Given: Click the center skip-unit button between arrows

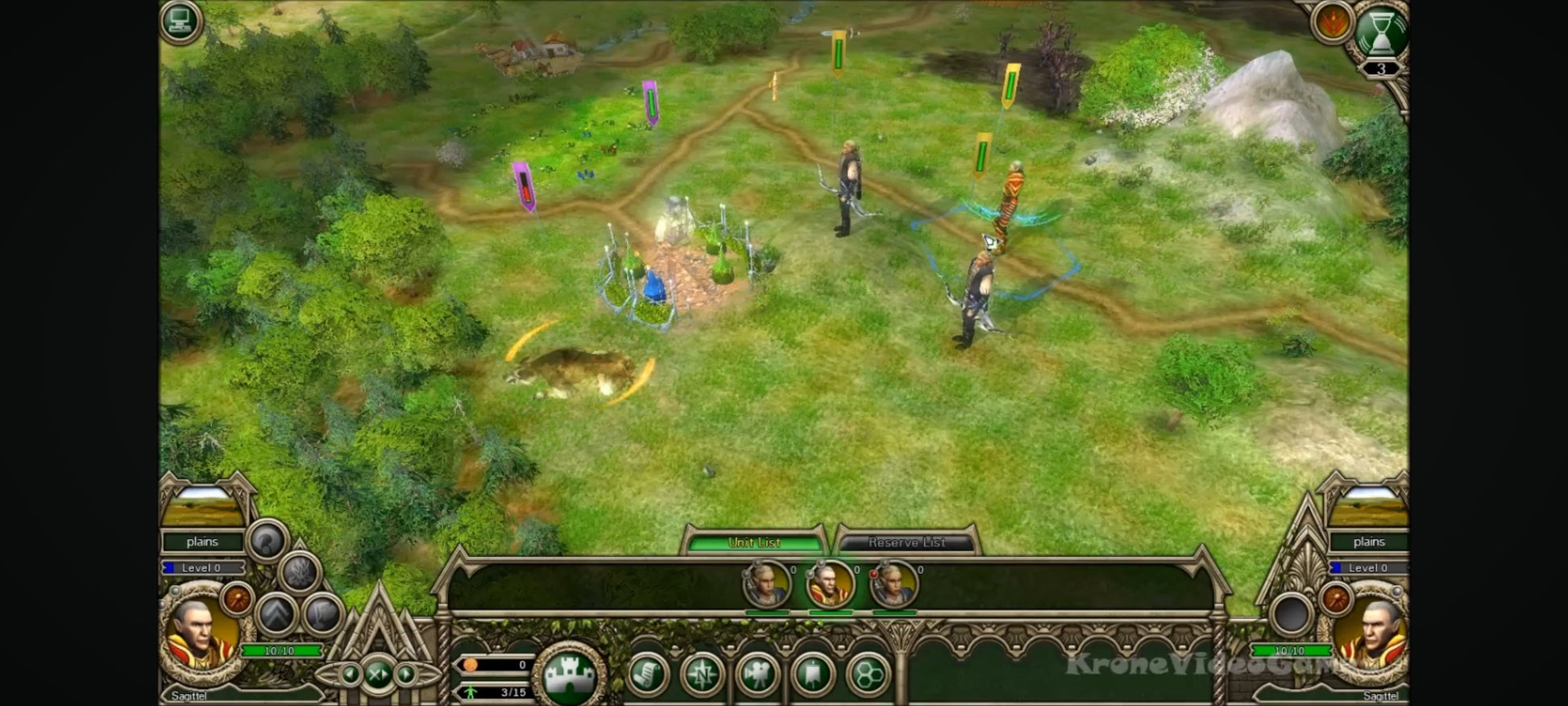Looking at the screenshot, I should click(x=379, y=674).
